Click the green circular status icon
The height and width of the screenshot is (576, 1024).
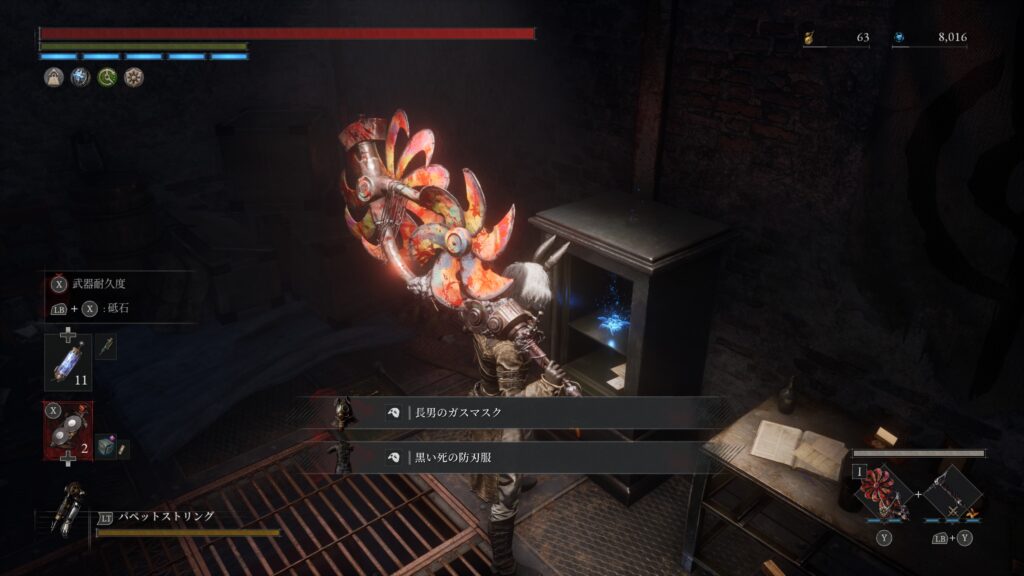coord(107,77)
